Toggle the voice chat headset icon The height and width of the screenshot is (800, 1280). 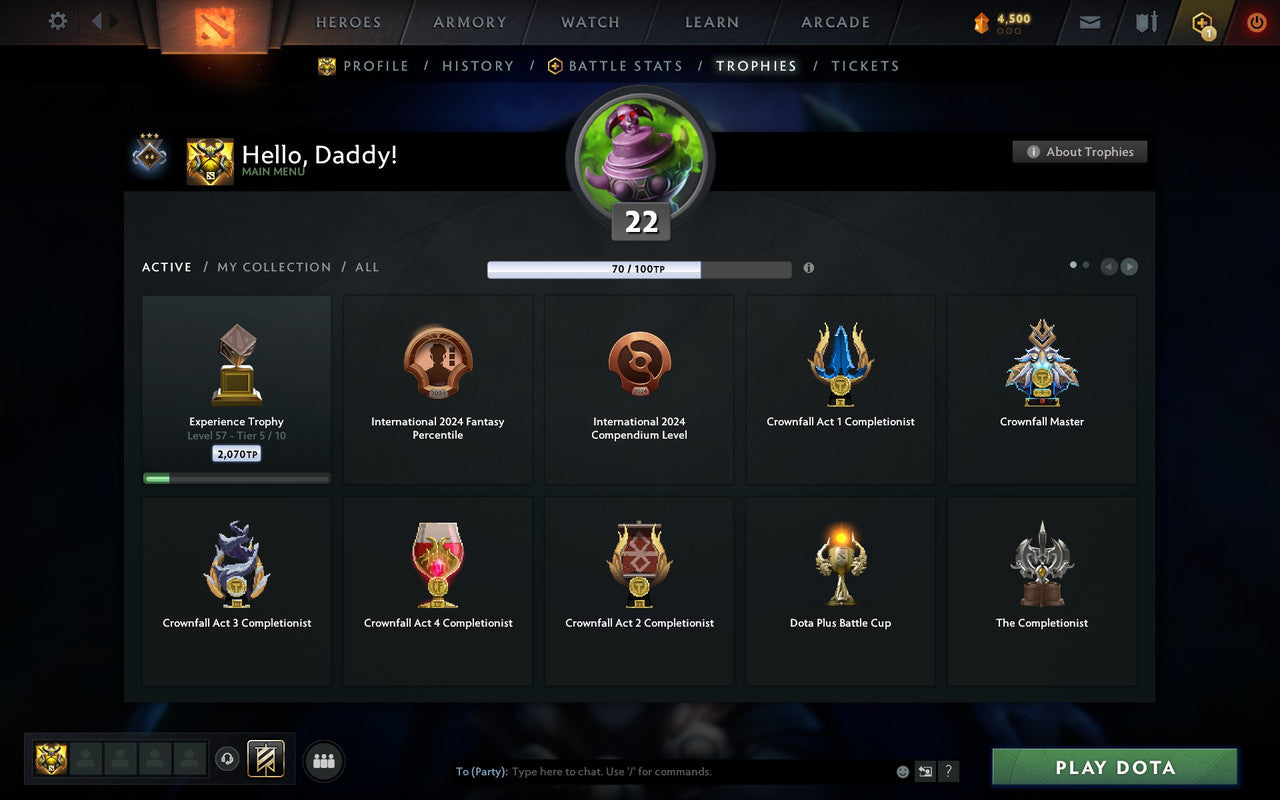tap(227, 760)
